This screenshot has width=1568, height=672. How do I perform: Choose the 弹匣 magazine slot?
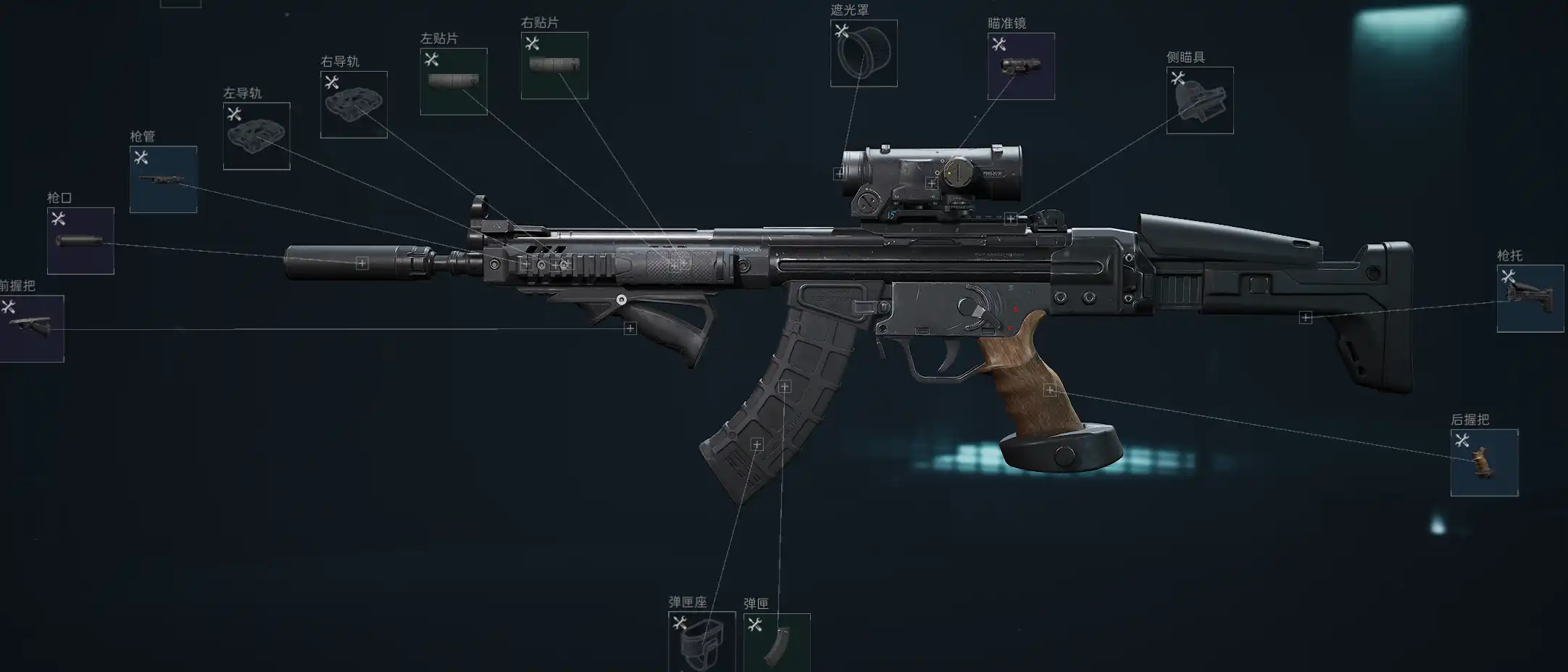[x=777, y=642]
